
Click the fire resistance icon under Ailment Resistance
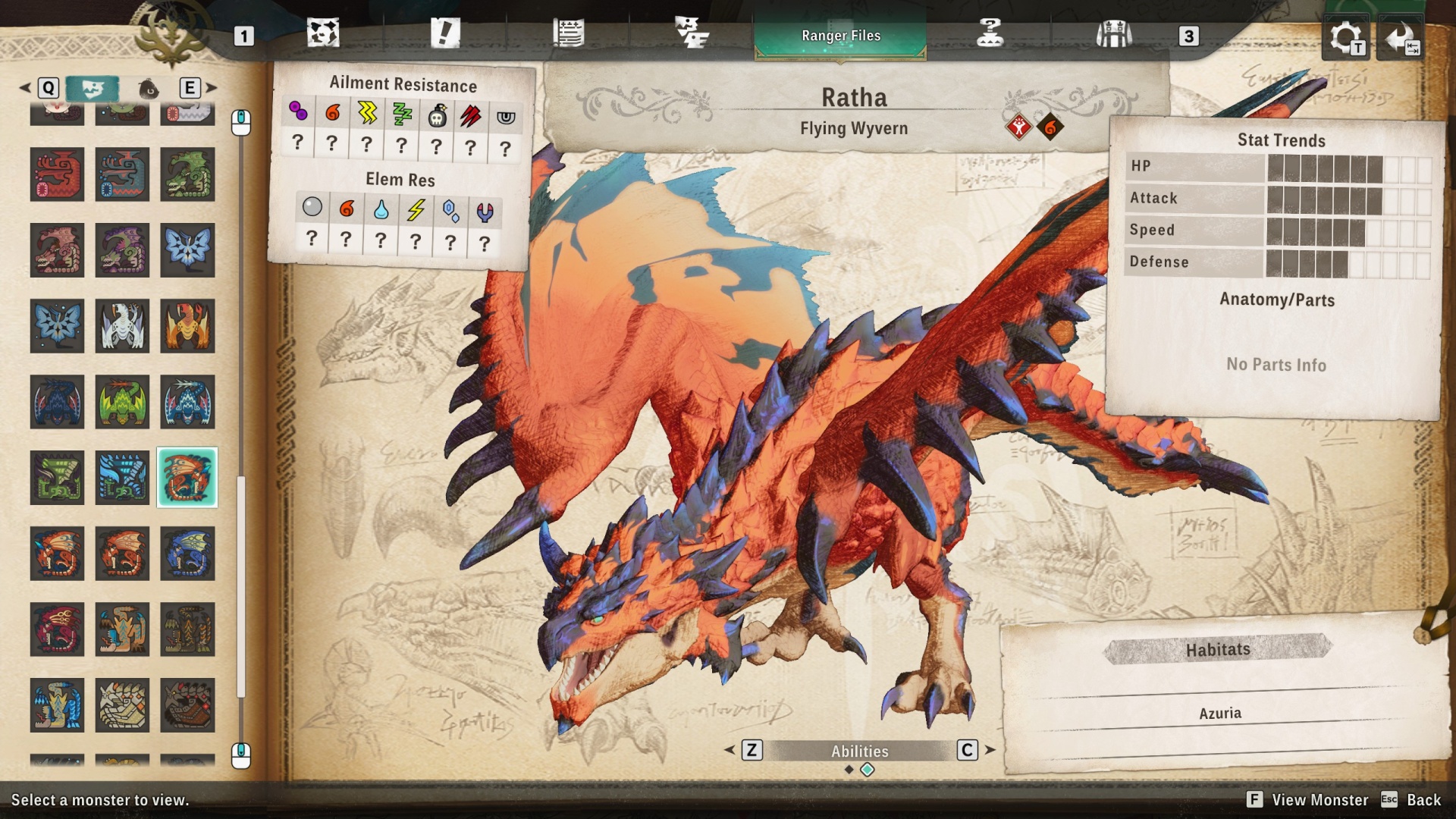click(331, 114)
